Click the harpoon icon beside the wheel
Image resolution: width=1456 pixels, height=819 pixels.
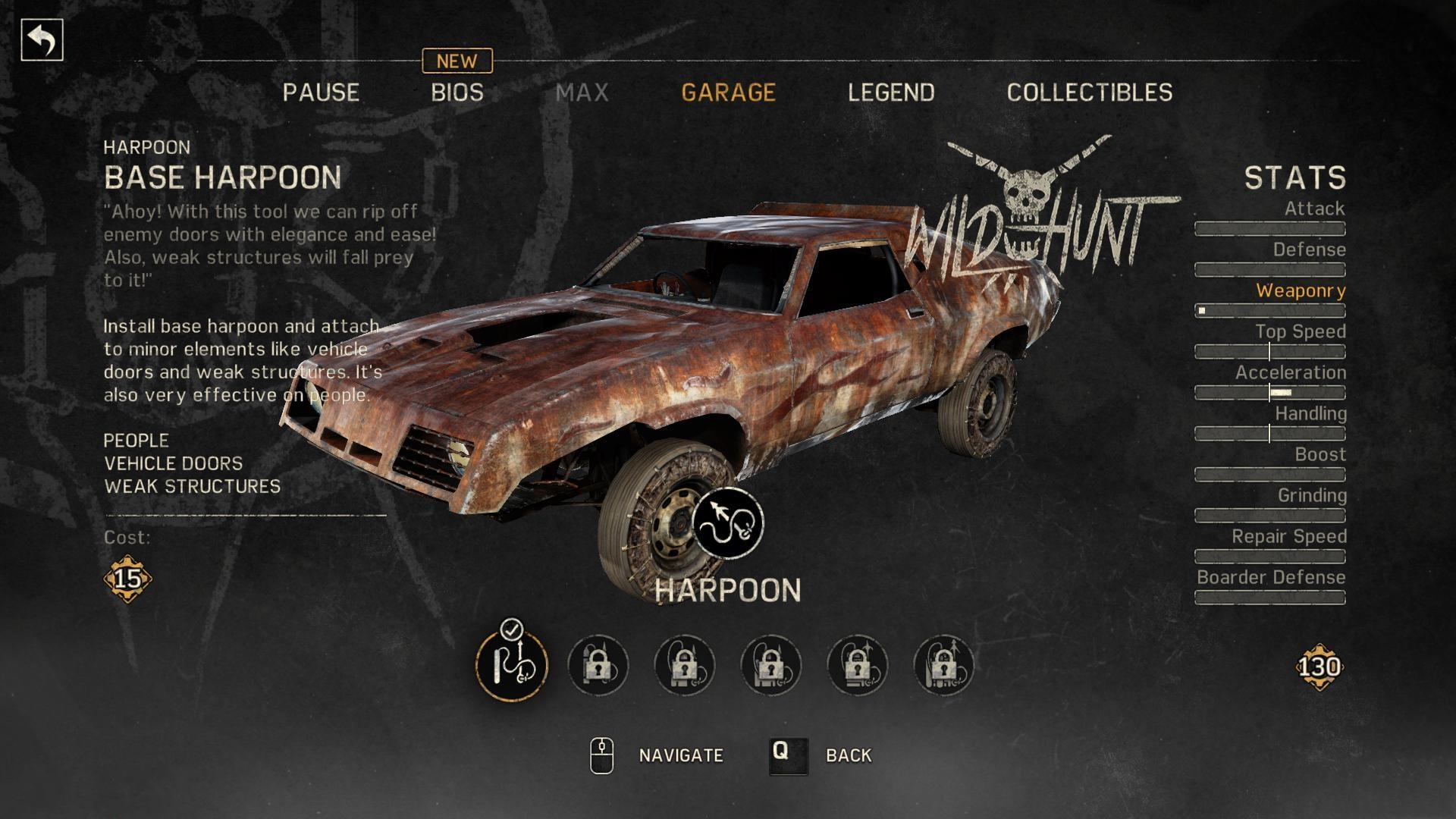pos(728,523)
